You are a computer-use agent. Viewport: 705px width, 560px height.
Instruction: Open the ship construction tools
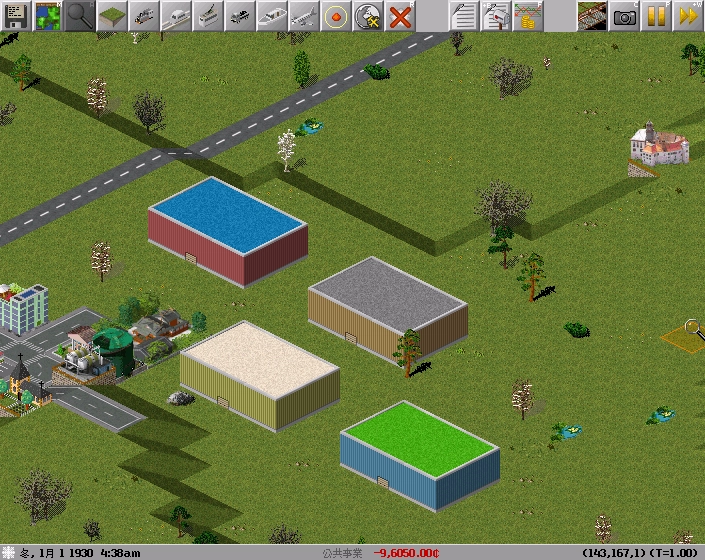(x=272, y=15)
